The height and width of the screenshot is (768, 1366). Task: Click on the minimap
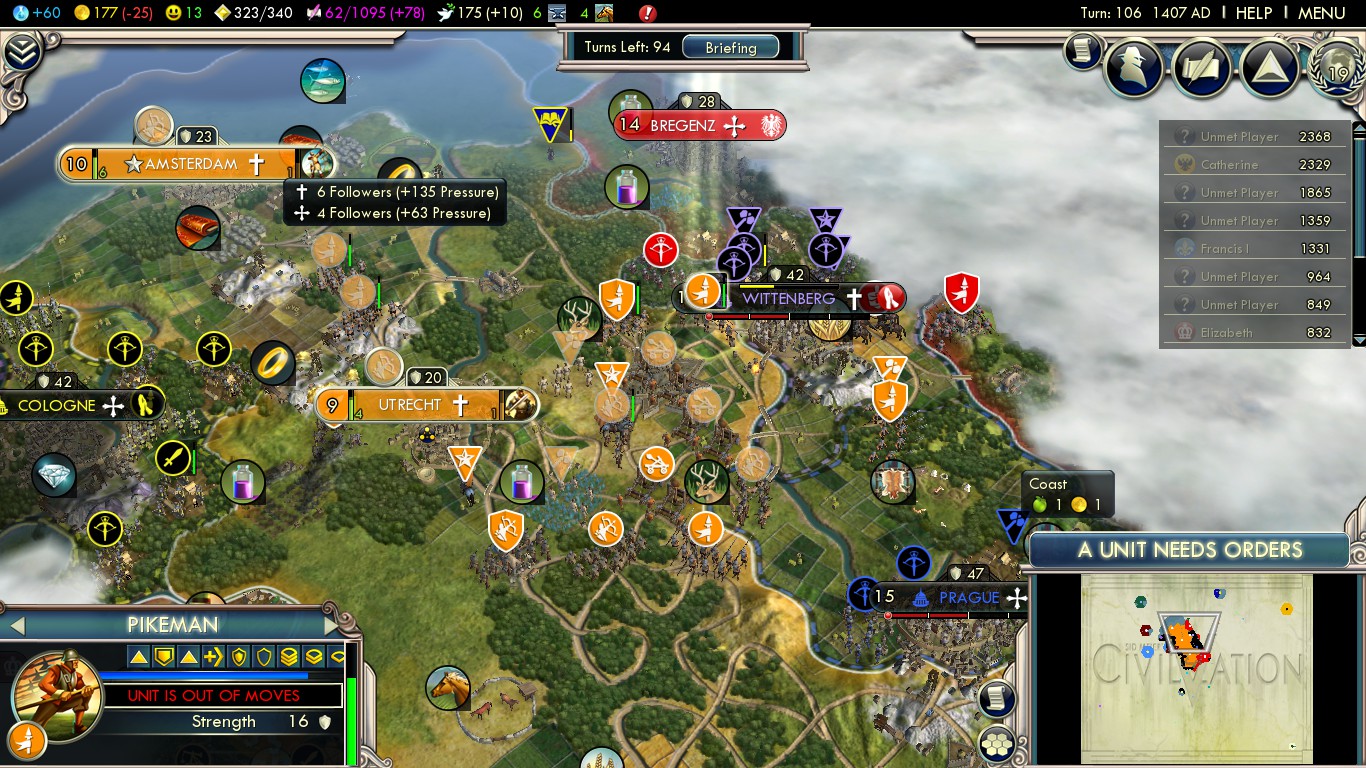coord(1196,667)
